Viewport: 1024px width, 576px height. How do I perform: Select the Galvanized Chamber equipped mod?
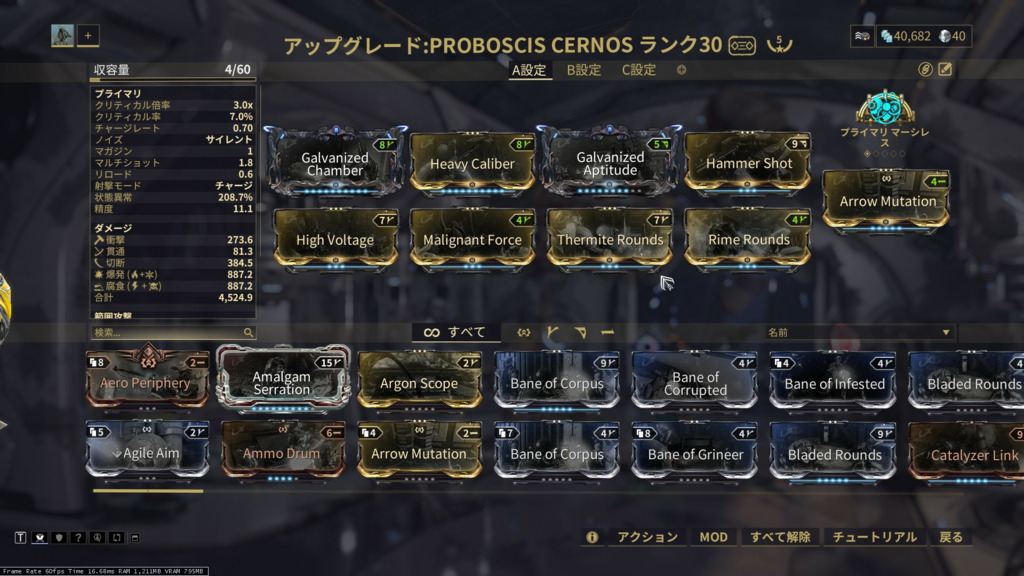pos(335,163)
